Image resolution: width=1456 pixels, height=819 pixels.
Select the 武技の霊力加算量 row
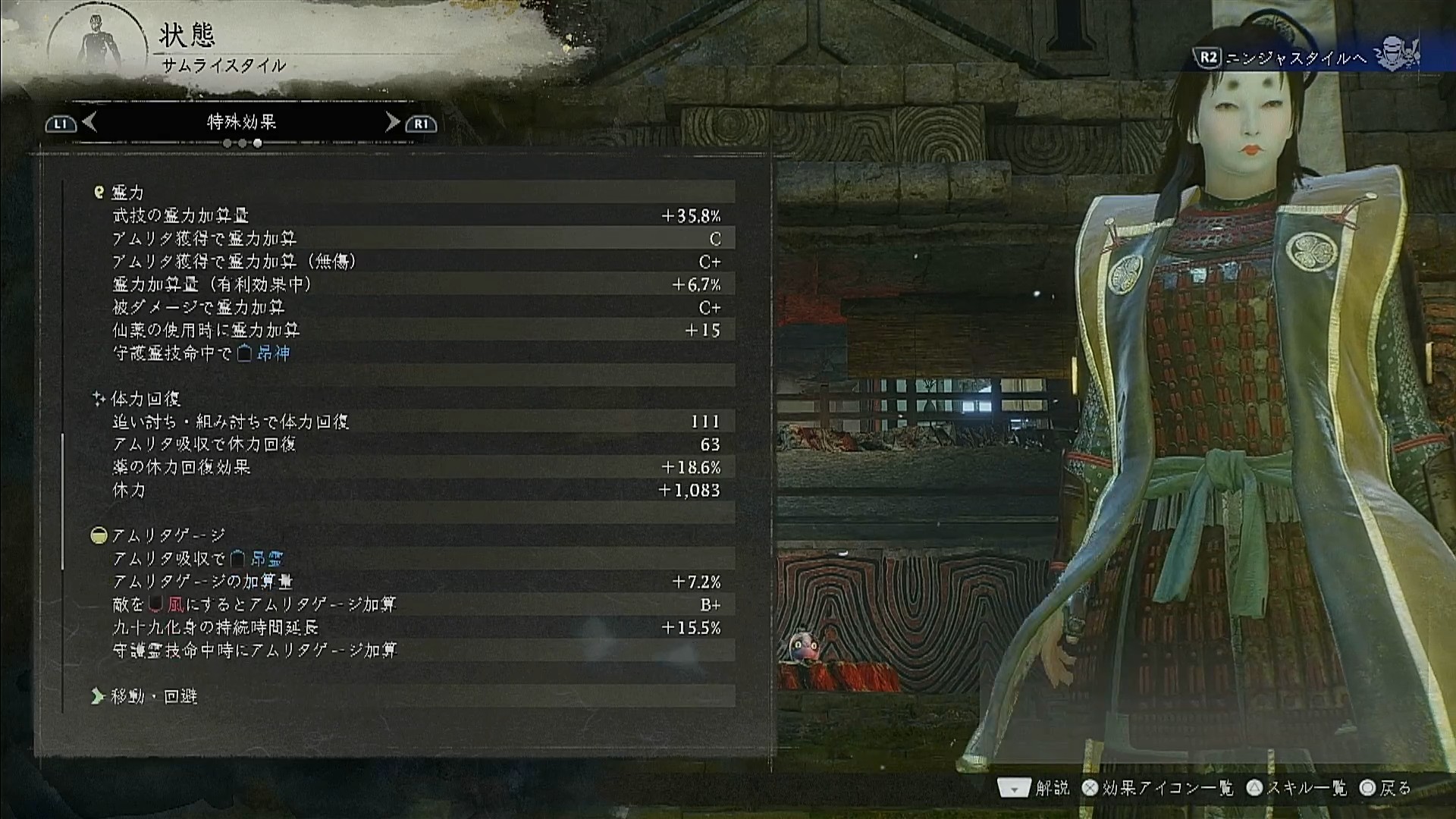pyautogui.click(x=413, y=216)
